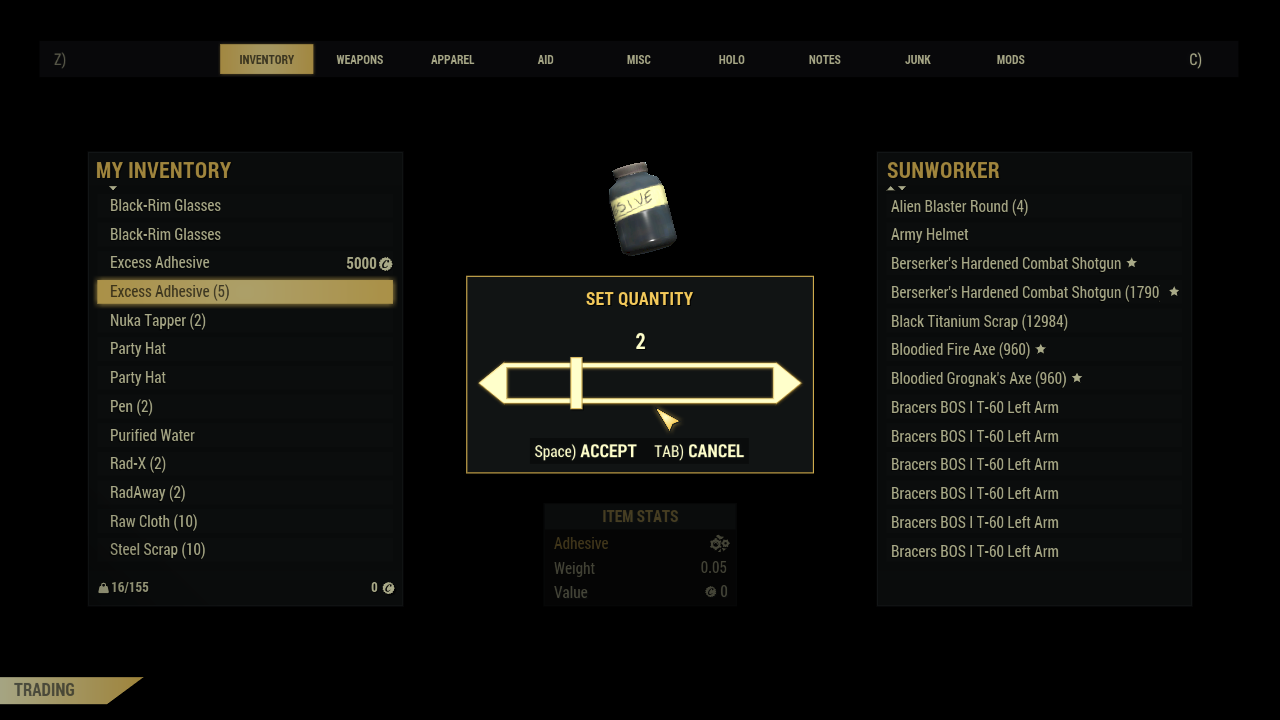Choose the Junk tab
1280x720 pixels.
(917, 60)
